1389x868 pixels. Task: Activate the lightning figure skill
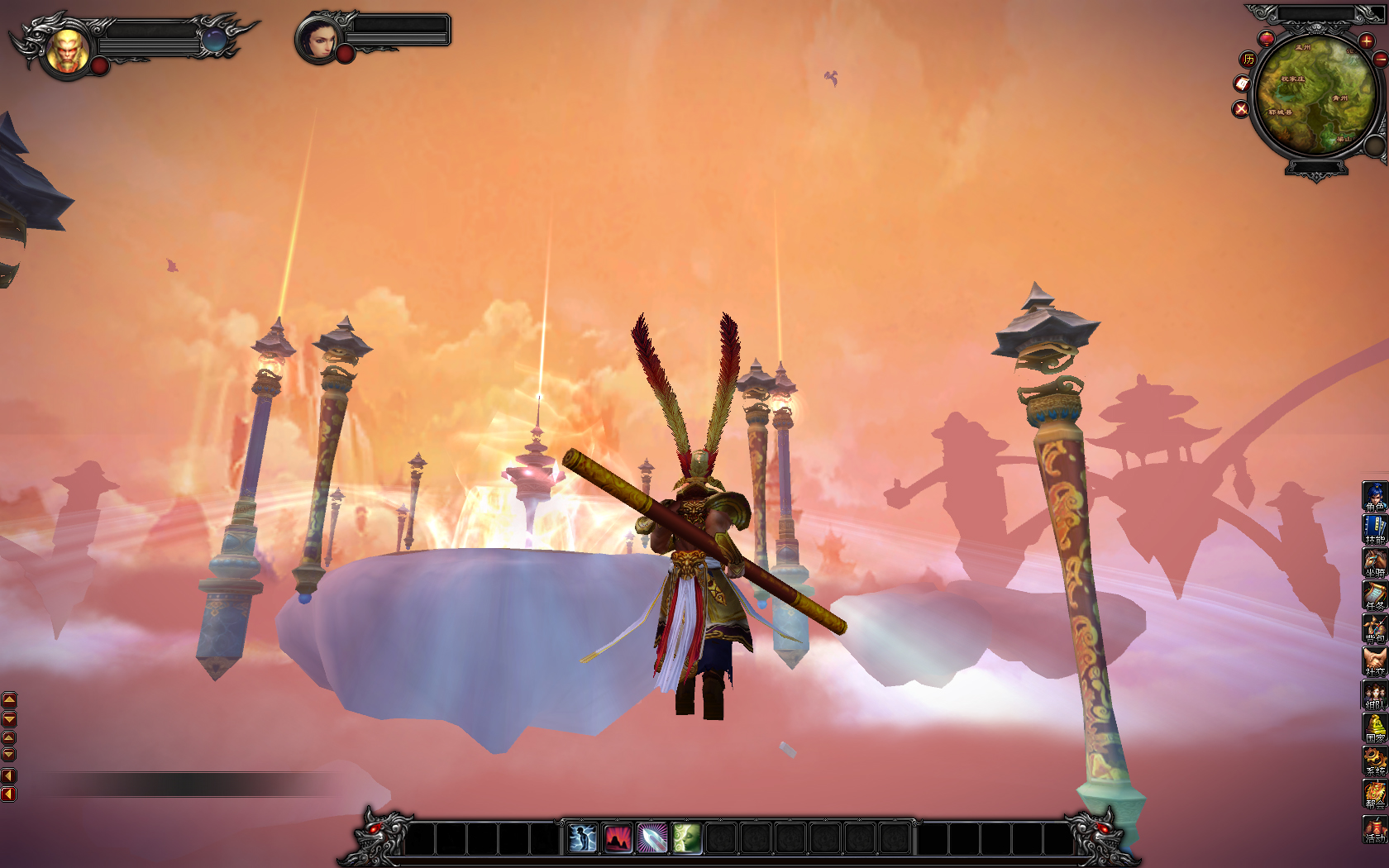tap(583, 838)
